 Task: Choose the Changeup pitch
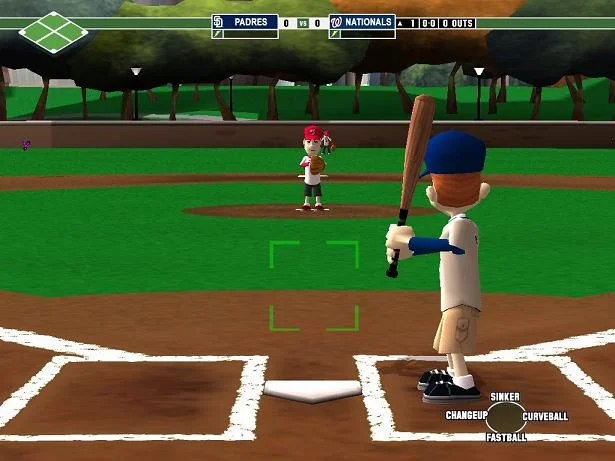pos(466,415)
